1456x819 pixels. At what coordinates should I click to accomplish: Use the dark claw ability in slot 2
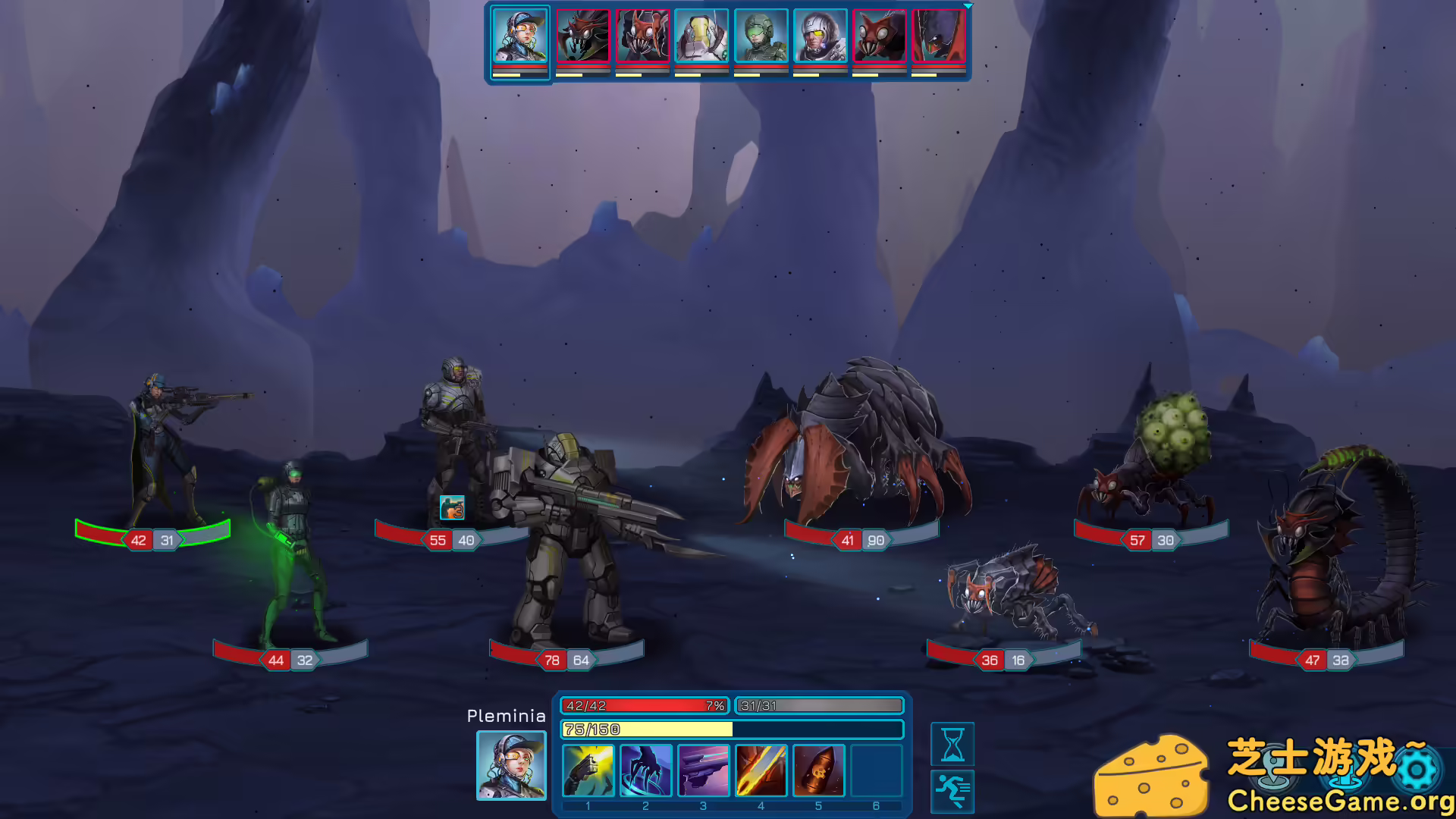(x=646, y=770)
